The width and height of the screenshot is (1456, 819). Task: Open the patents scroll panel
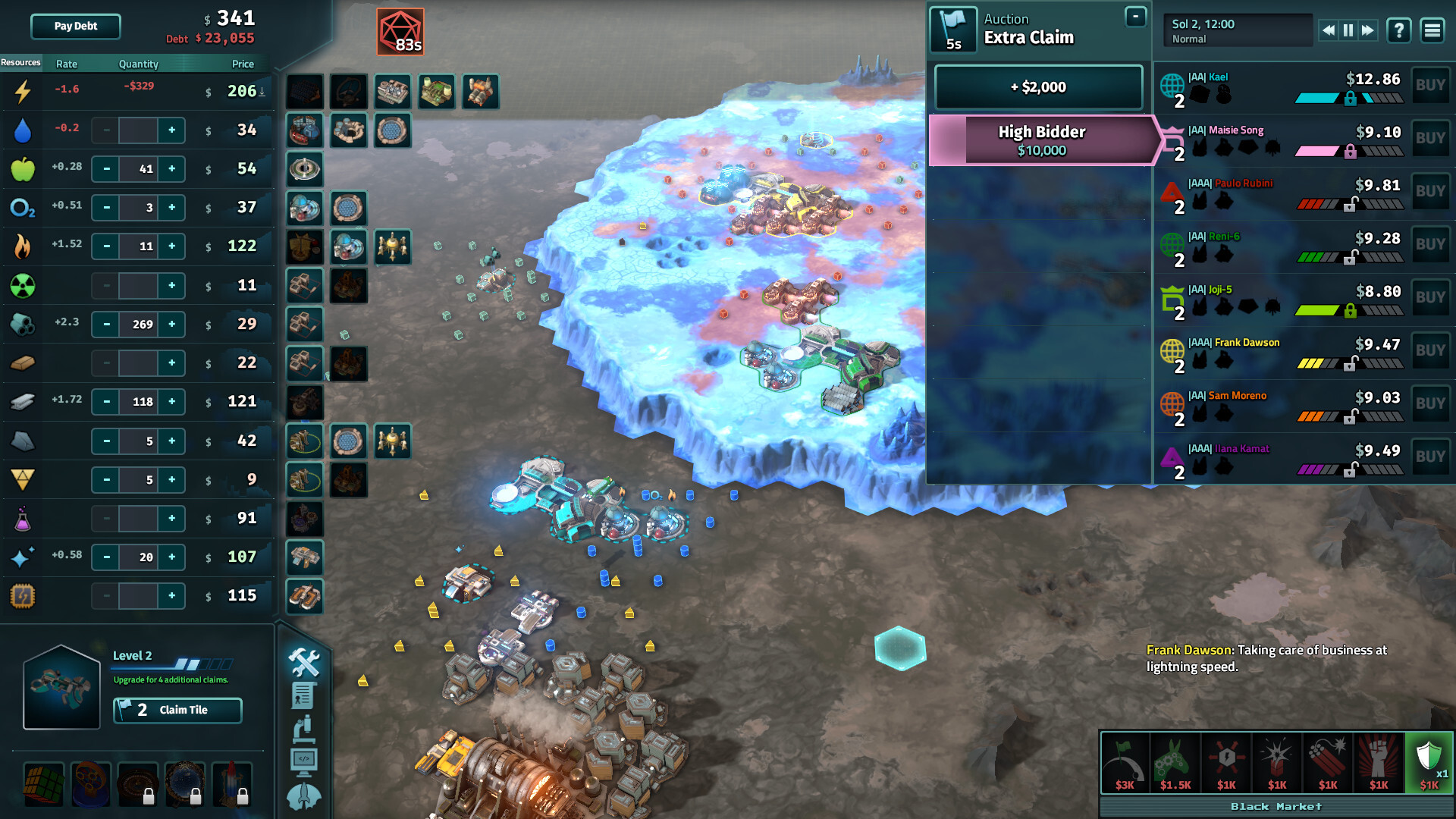point(304,695)
